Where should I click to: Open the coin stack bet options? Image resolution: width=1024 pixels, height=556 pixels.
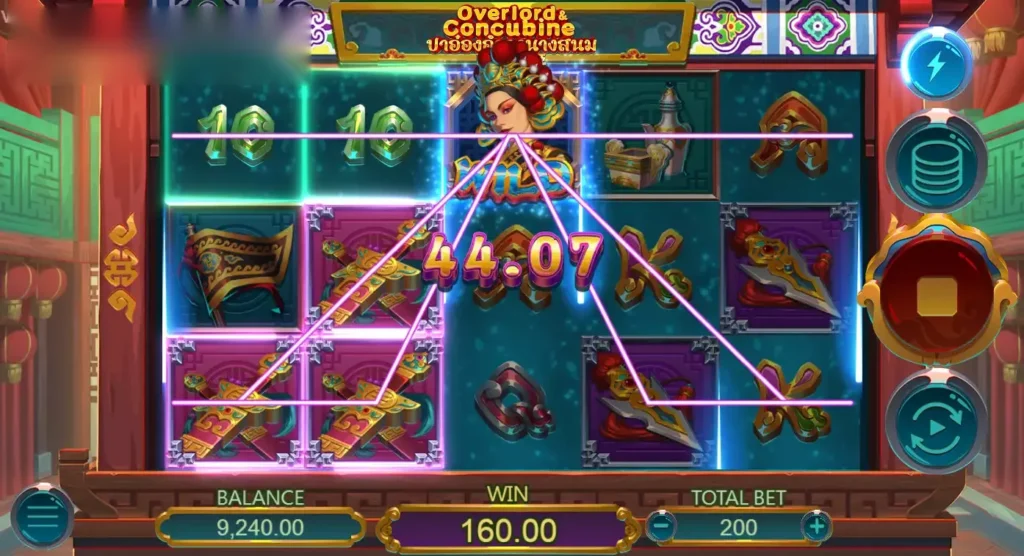click(x=936, y=159)
